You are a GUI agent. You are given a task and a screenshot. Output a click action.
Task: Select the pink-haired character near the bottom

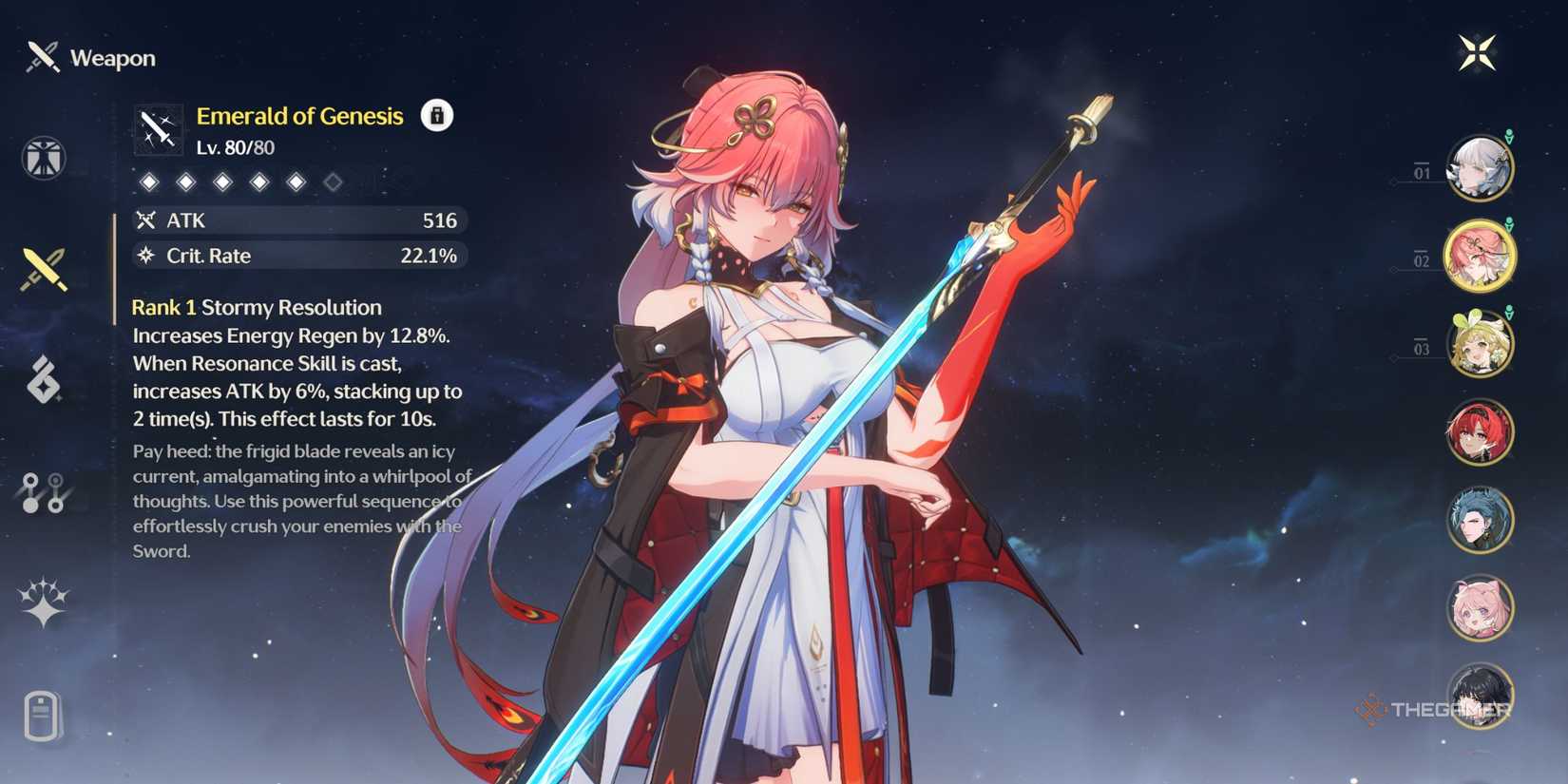coord(1481,608)
